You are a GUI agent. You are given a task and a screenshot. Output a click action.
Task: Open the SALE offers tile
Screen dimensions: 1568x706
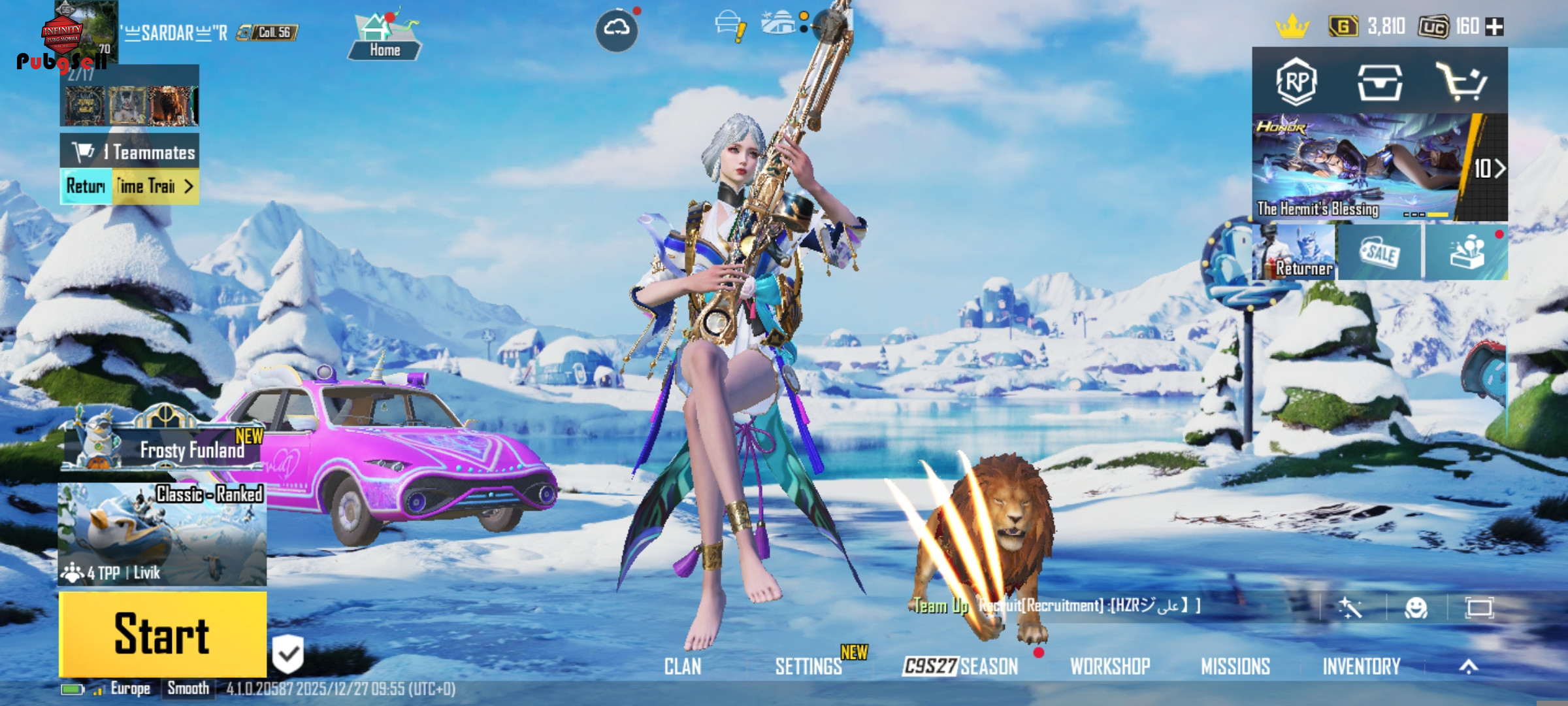coord(1379,252)
